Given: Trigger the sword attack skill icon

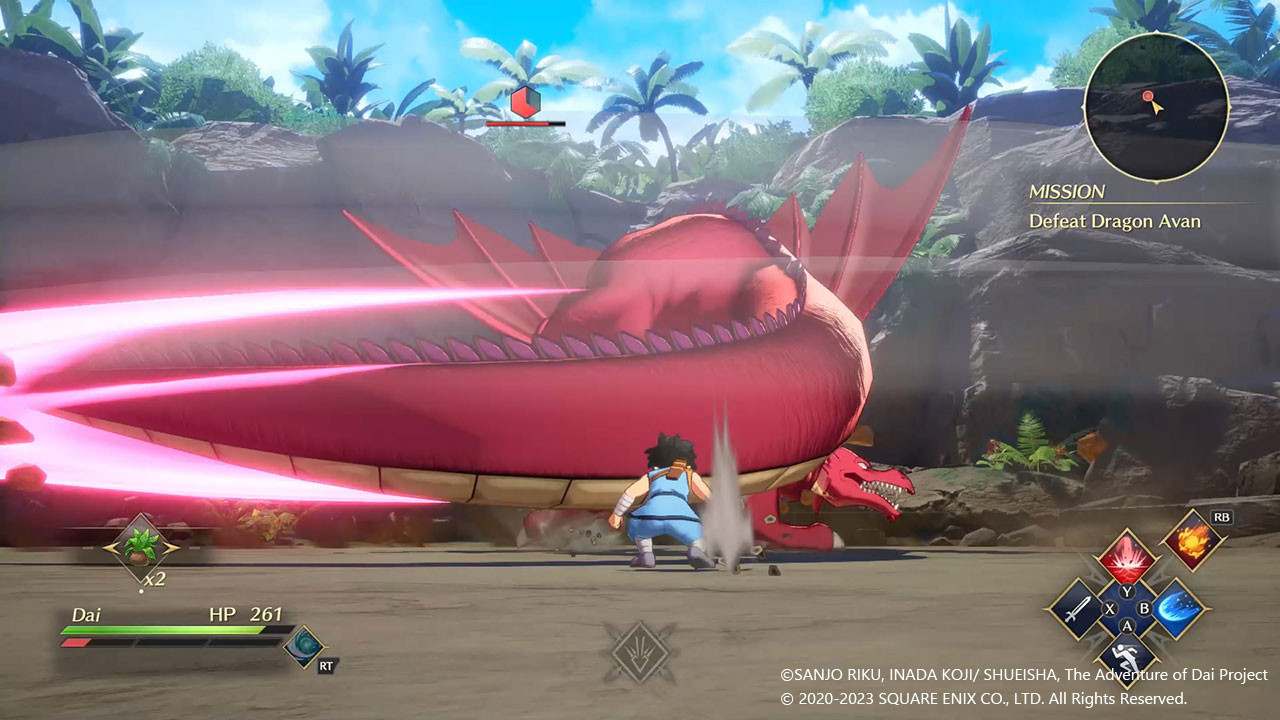Looking at the screenshot, I should coord(1076,608).
